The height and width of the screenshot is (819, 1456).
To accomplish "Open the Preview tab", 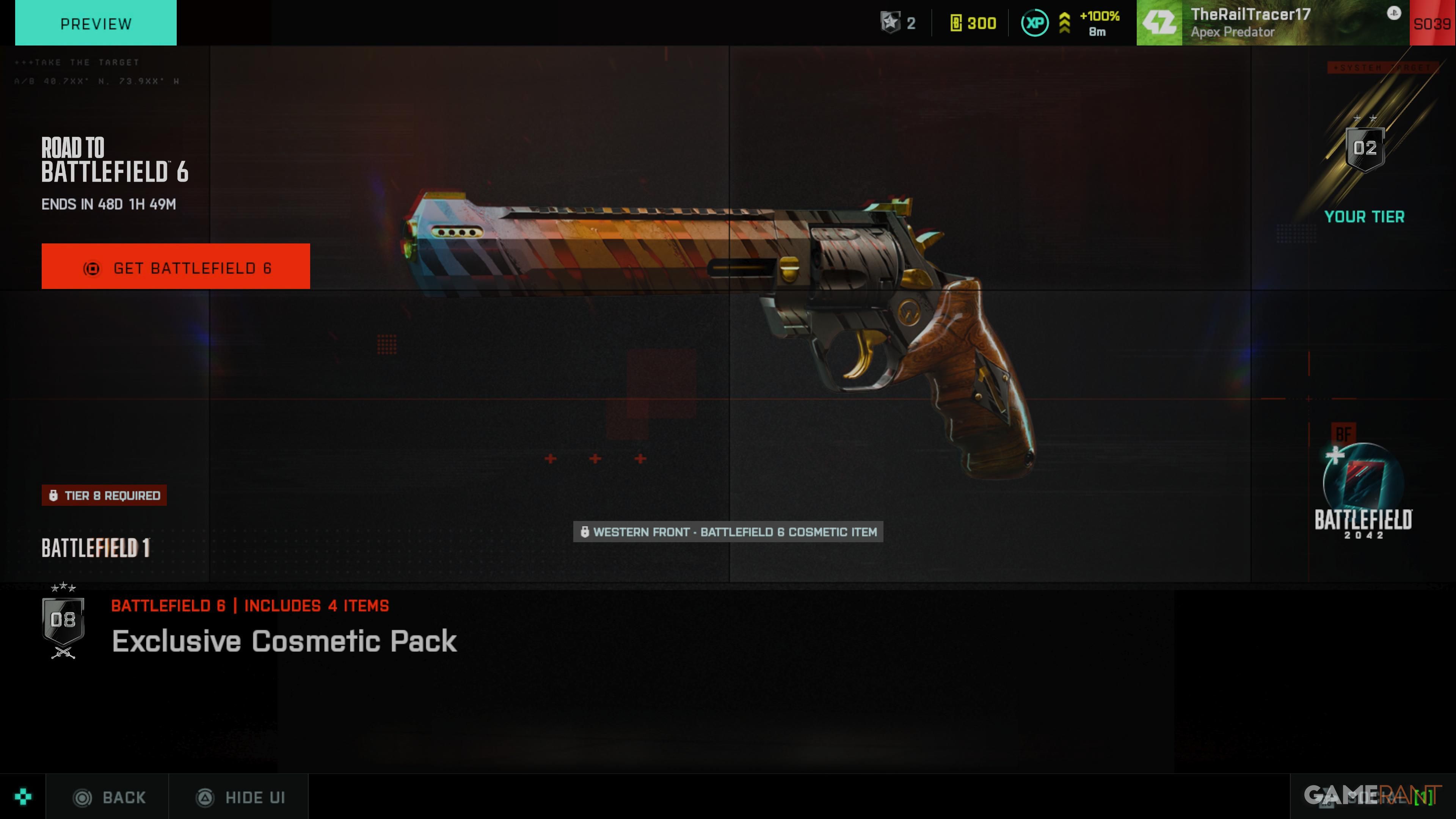I will [96, 23].
